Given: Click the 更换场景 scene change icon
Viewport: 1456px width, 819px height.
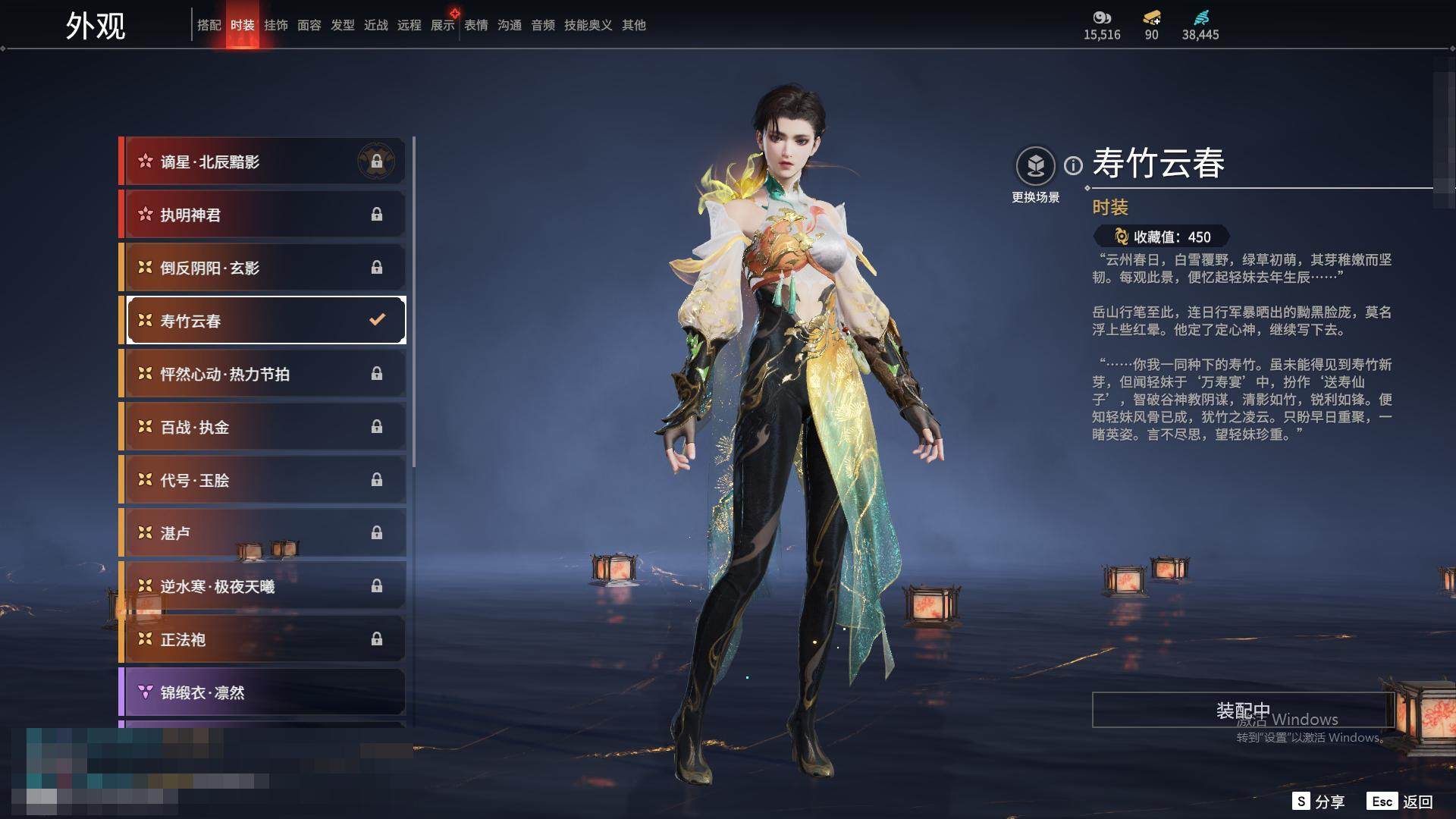Looking at the screenshot, I should point(1035,166).
